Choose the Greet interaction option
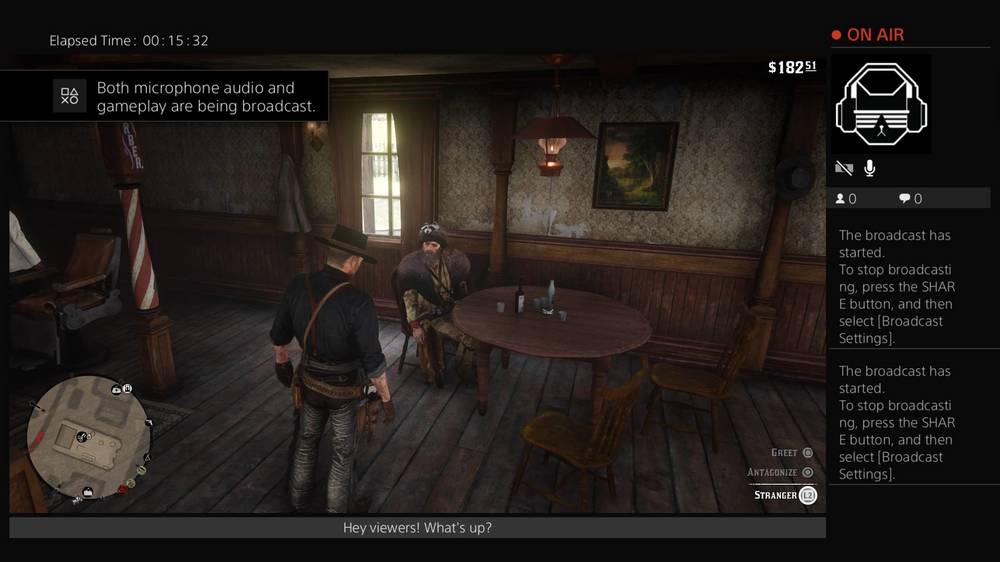 click(792, 453)
